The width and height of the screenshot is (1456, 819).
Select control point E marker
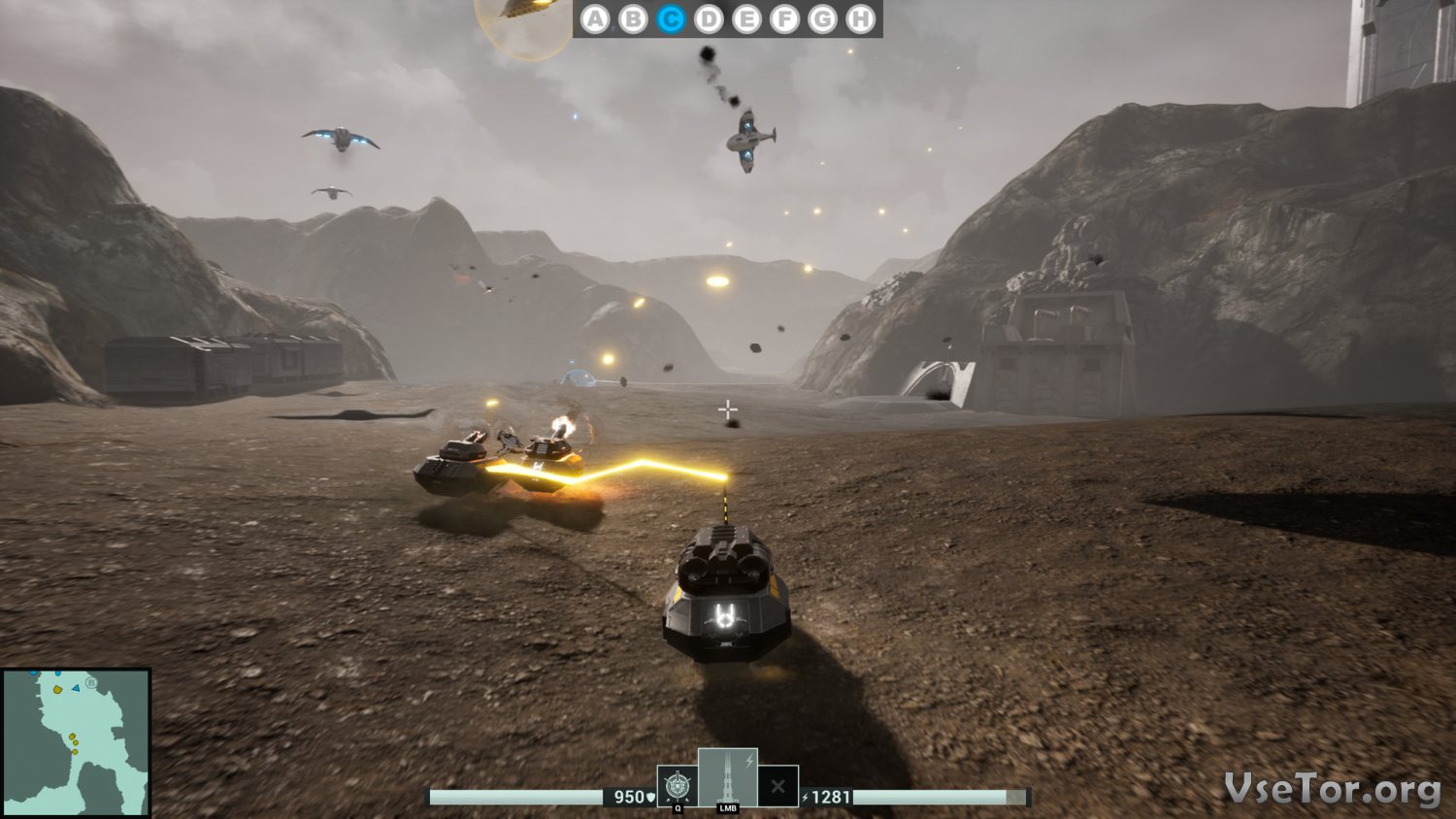[x=746, y=18]
